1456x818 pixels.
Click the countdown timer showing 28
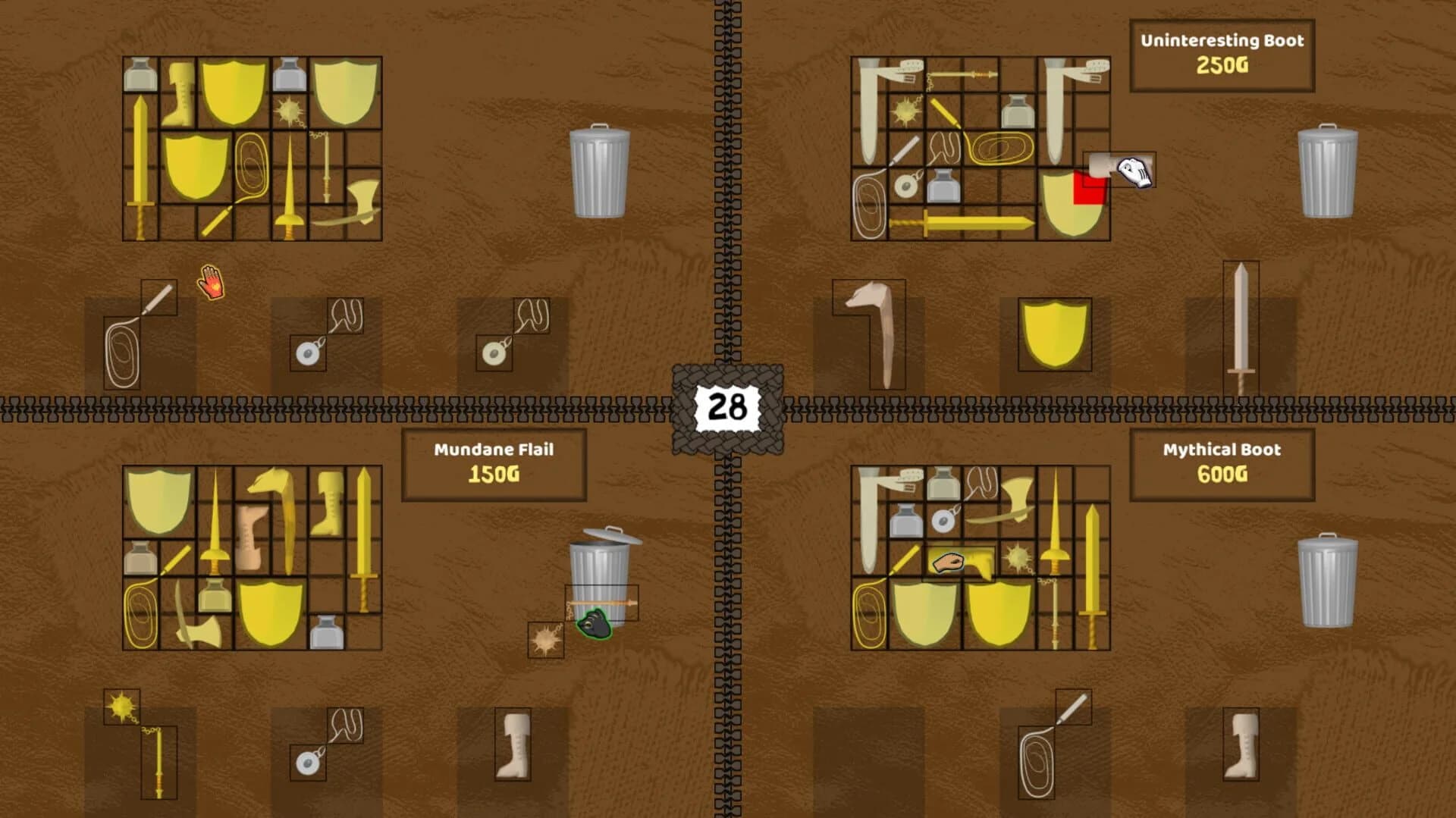pyautogui.click(x=730, y=407)
